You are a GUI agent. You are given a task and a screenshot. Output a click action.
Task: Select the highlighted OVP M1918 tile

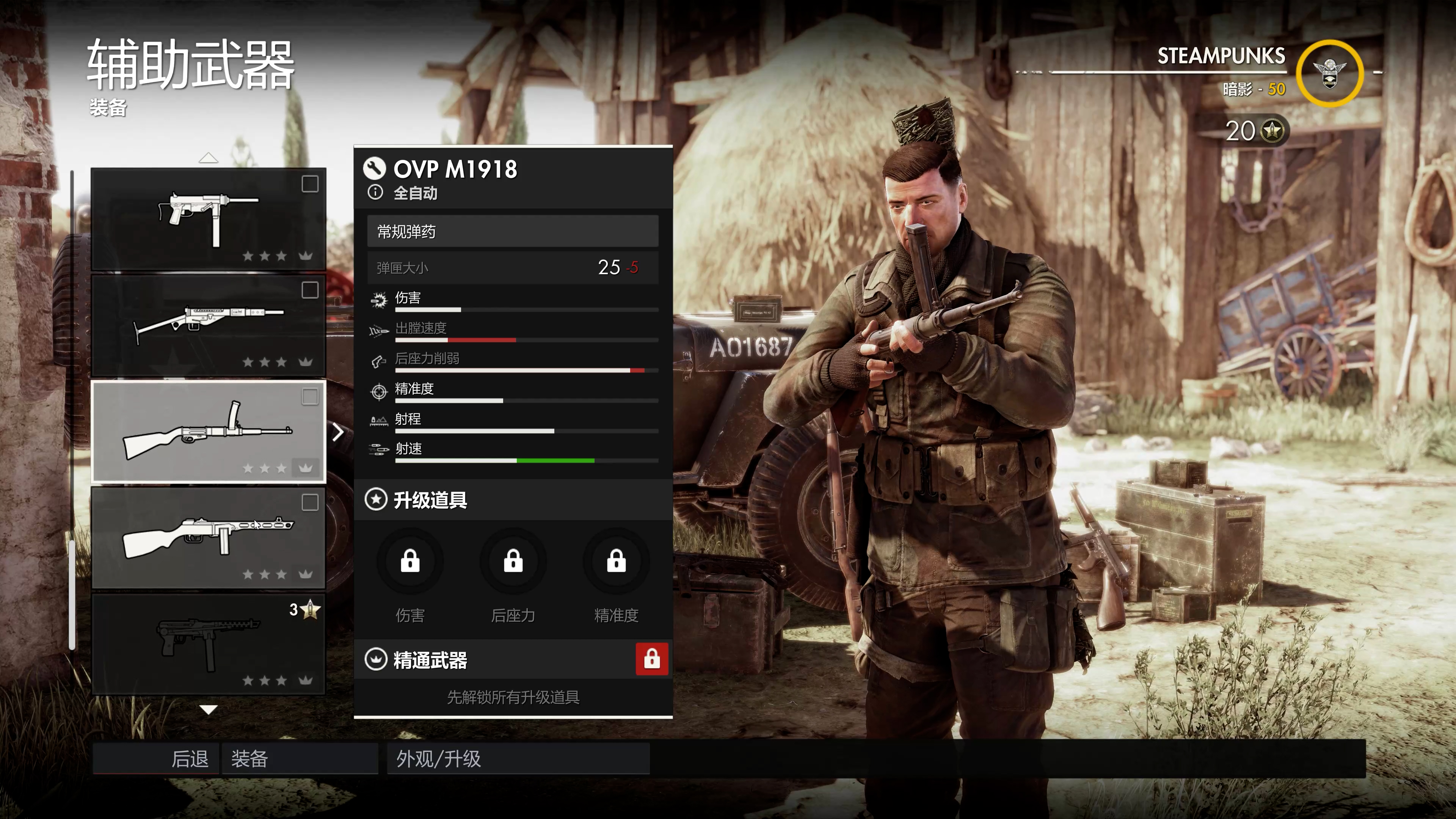click(208, 431)
